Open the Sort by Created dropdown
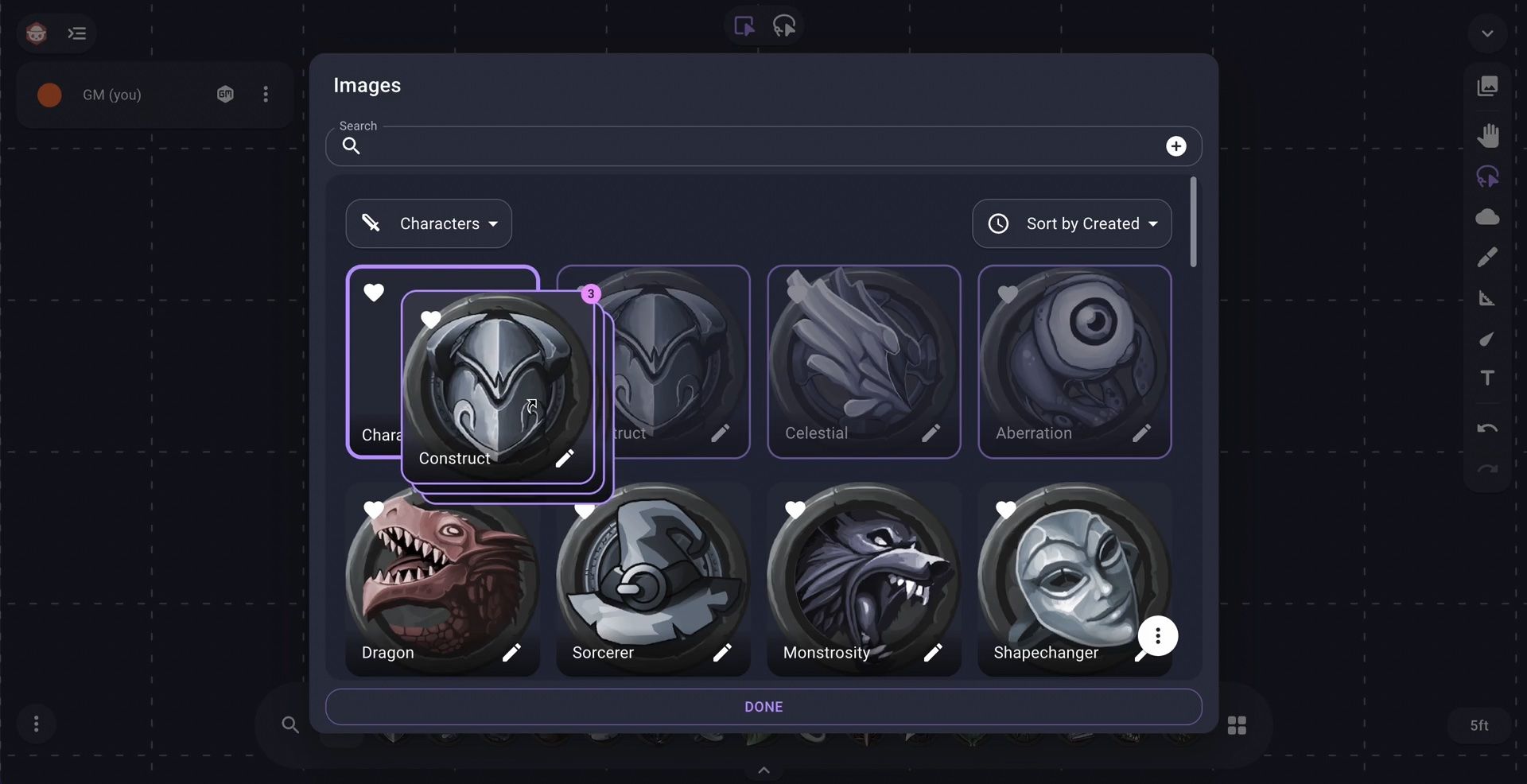 (1071, 223)
